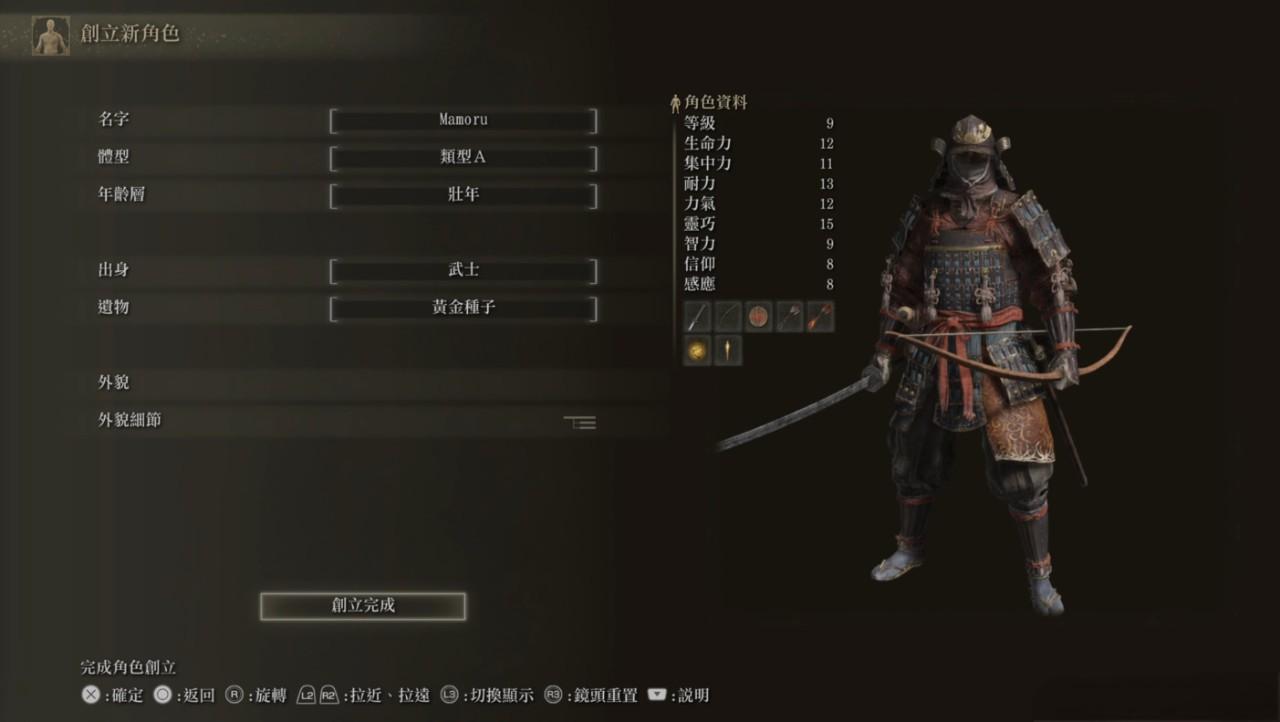The width and height of the screenshot is (1280, 722).
Task: Select the Golden Seed item icon
Action: [697, 351]
